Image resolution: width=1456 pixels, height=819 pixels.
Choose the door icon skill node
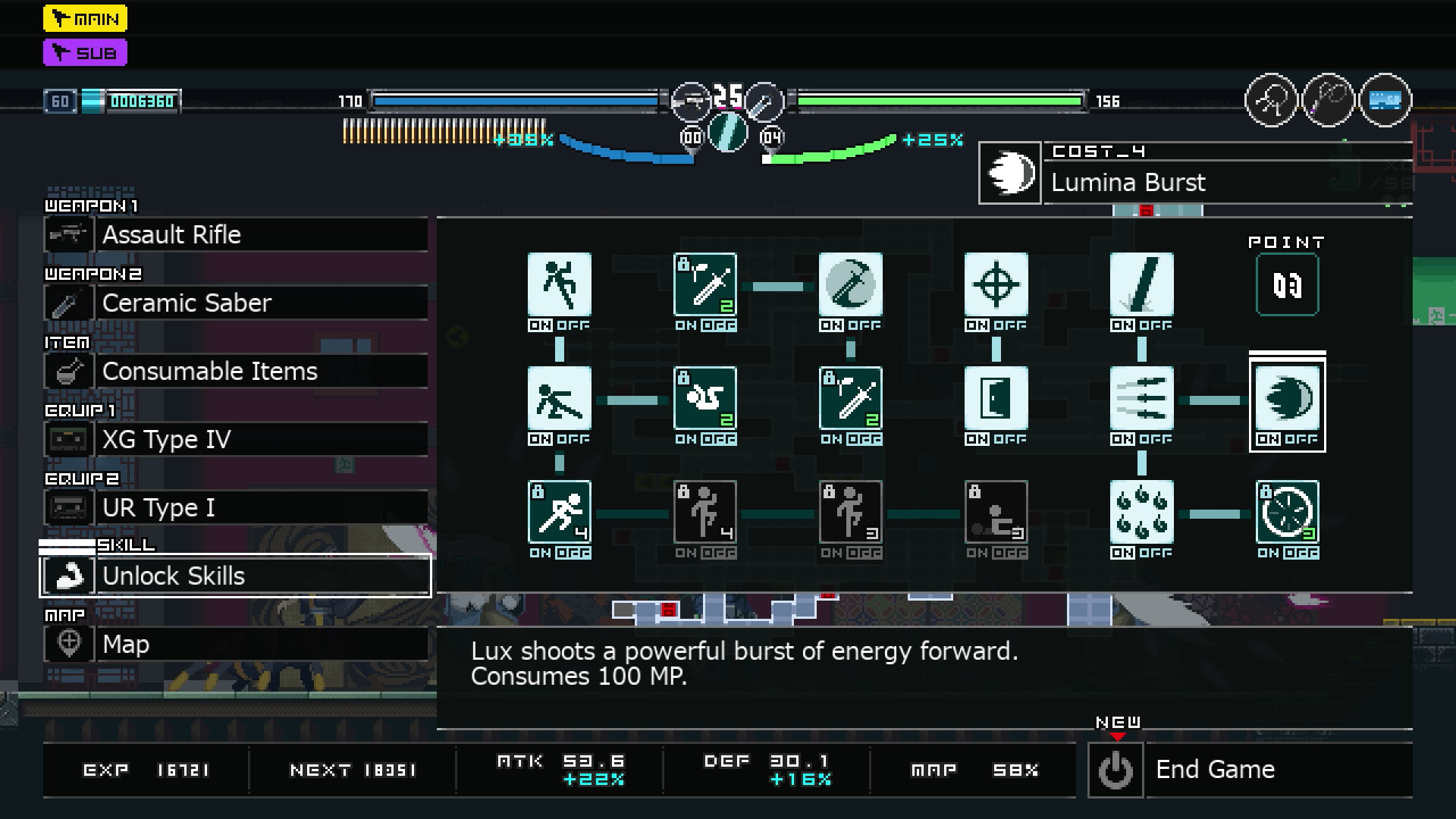click(x=996, y=399)
